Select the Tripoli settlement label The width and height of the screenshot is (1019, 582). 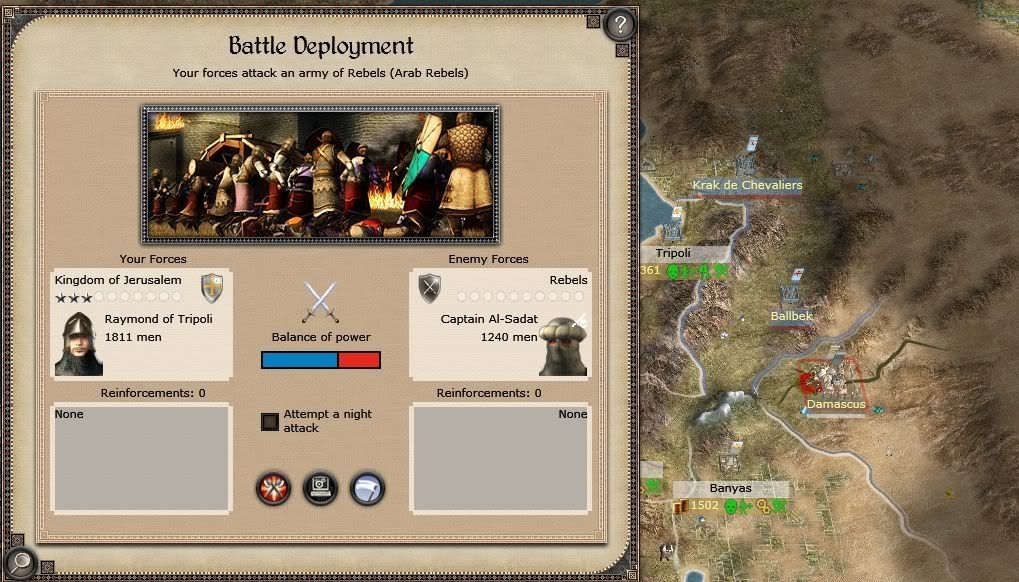[x=674, y=253]
